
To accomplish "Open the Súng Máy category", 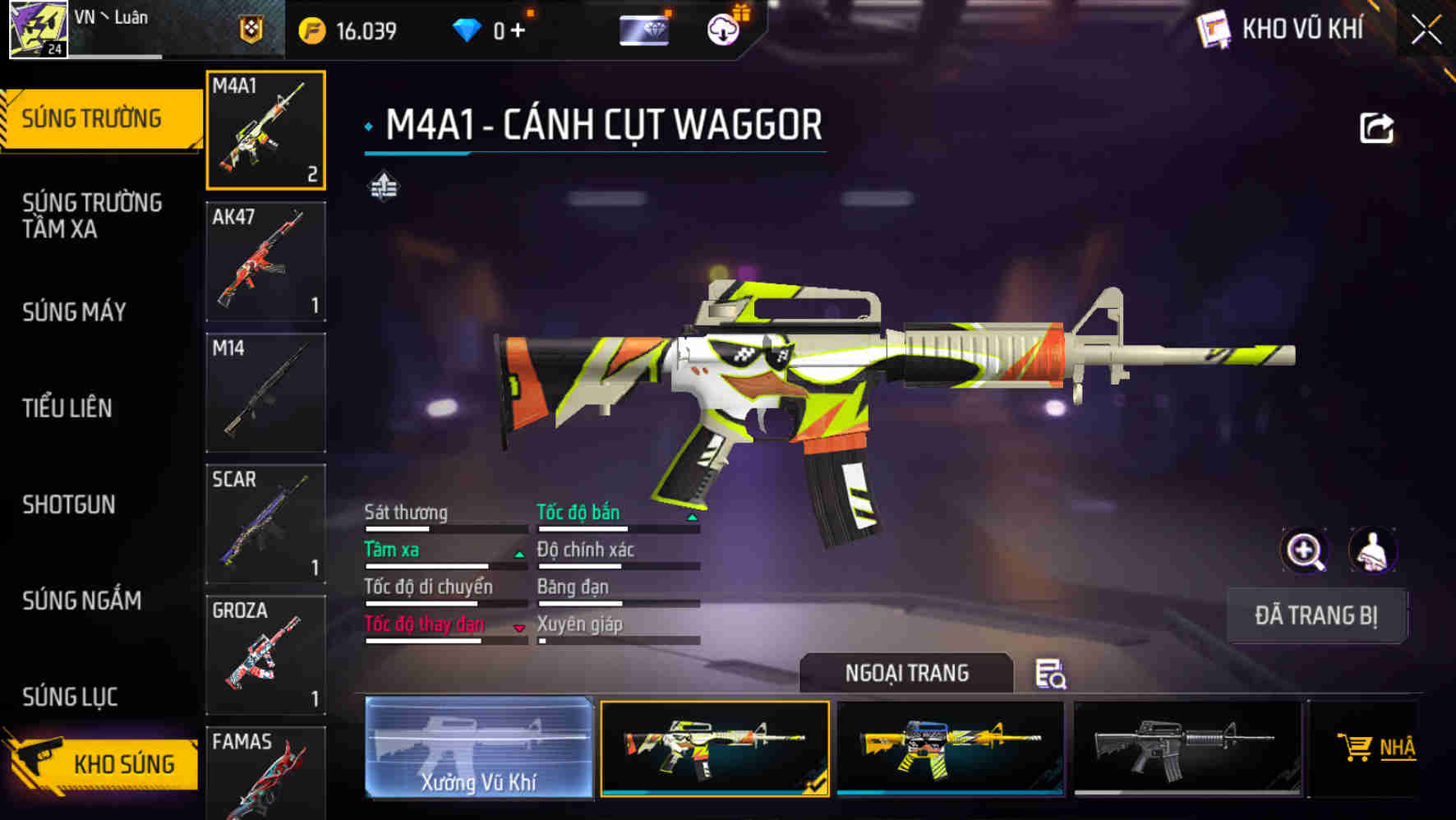I will pos(75,312).
